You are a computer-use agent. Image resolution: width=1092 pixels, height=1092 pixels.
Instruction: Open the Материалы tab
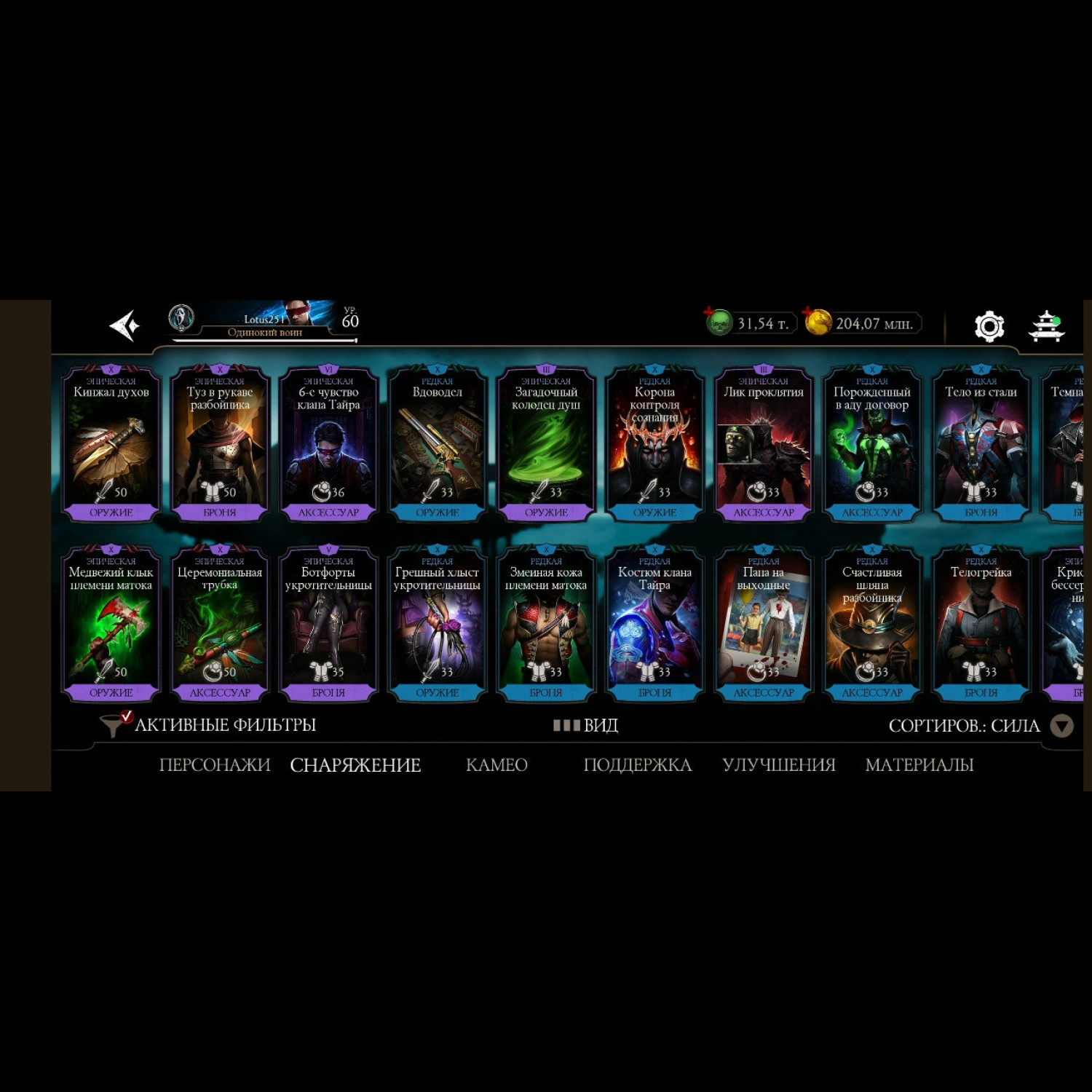pos(919,765)
